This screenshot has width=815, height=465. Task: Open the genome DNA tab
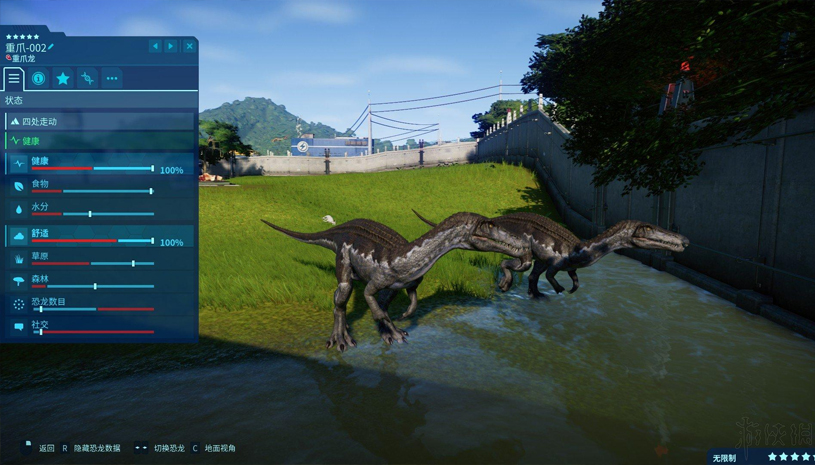coord(87,78)
